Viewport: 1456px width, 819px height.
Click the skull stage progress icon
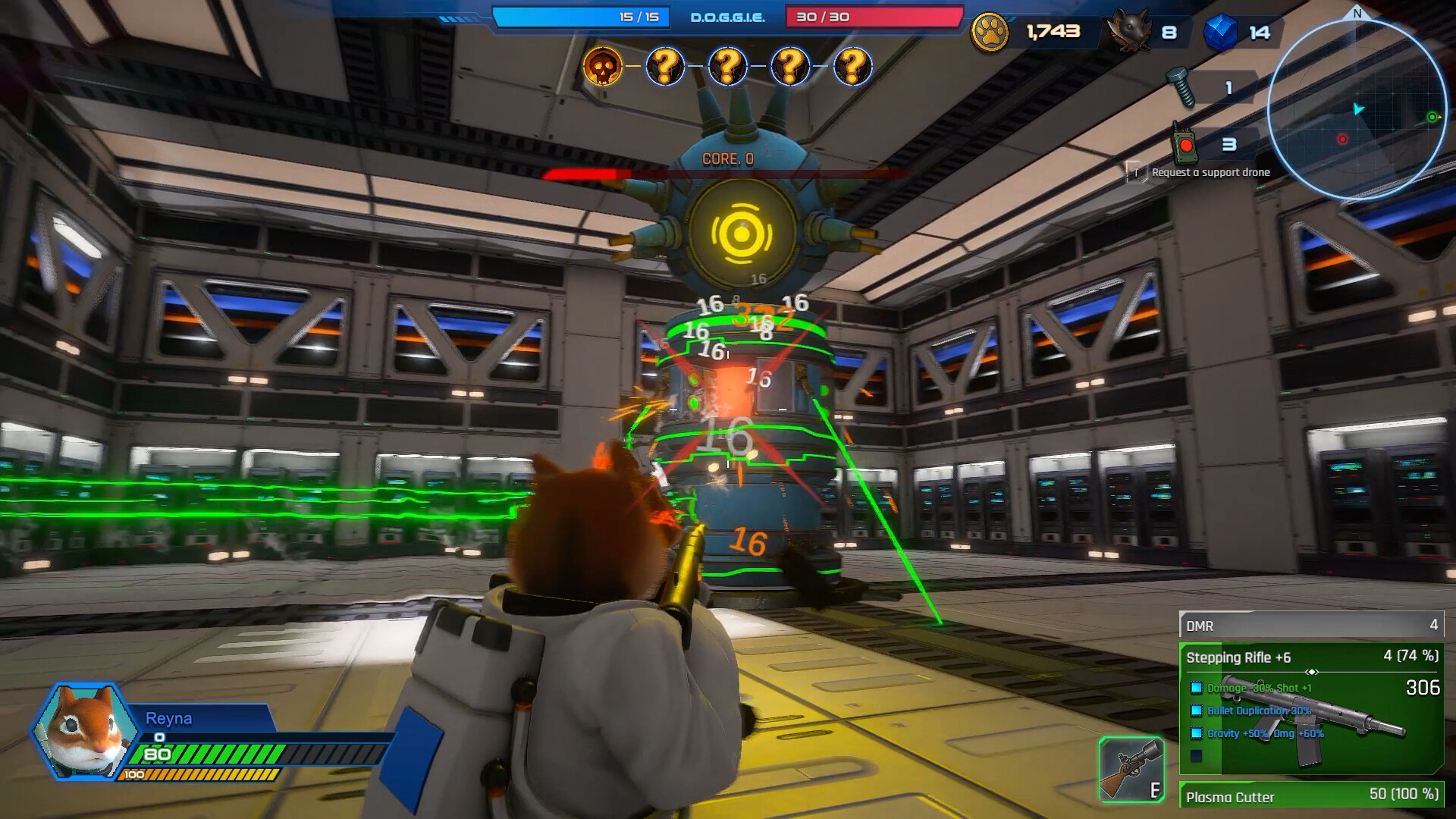603,67
